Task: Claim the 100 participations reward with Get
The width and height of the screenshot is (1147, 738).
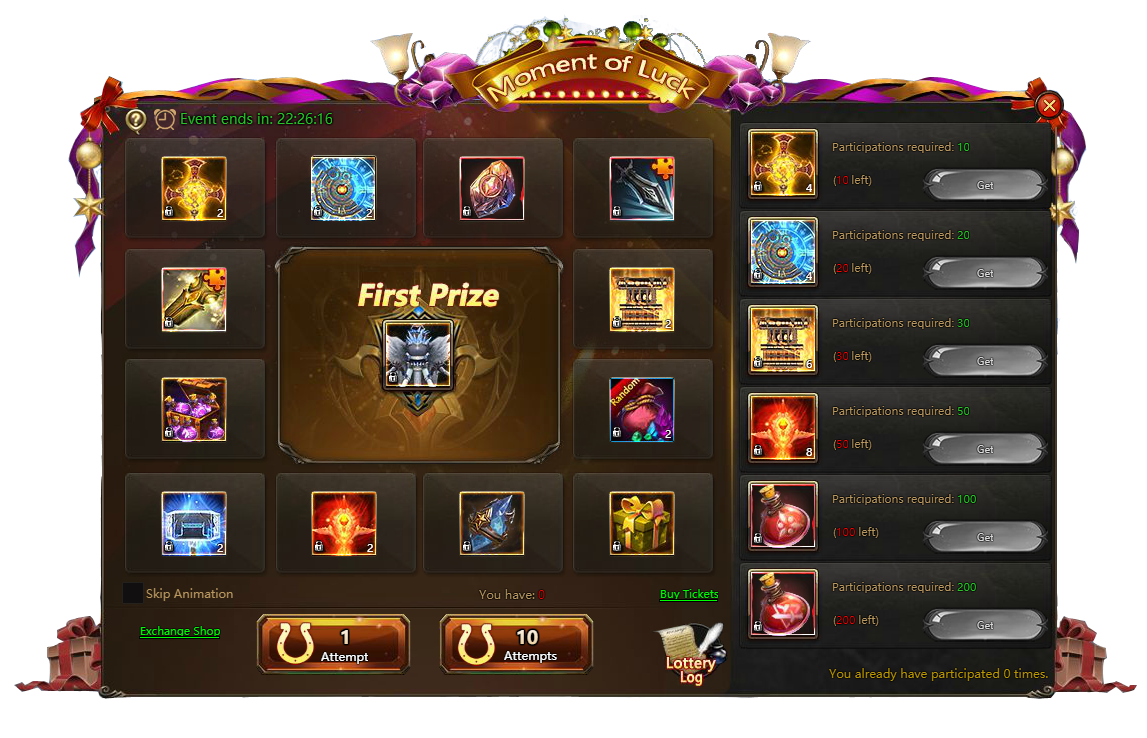Action: [984, 537]
